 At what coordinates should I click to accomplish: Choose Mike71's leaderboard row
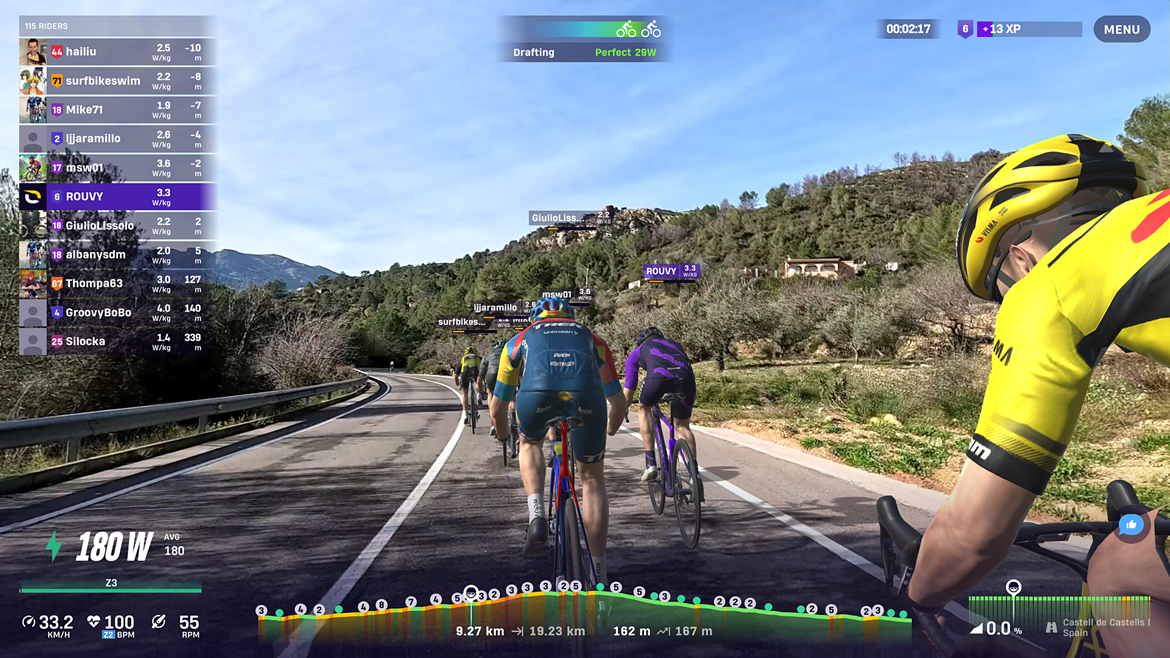click(117, 110)
